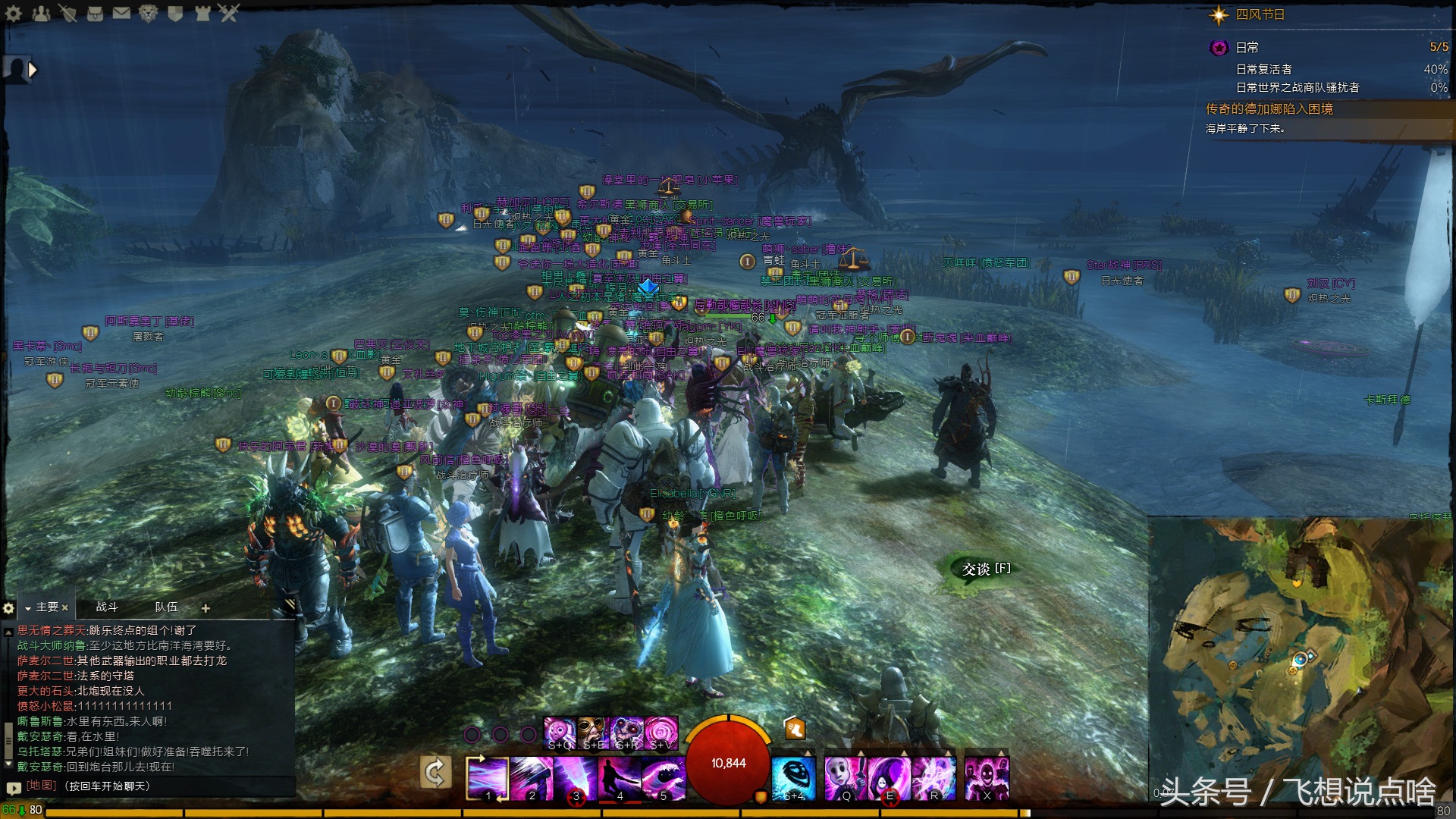Image resolution: width=1456 pixels, height=819 pixels.
Task: Add a new chat tab
Action: click(x=206, y=608)
